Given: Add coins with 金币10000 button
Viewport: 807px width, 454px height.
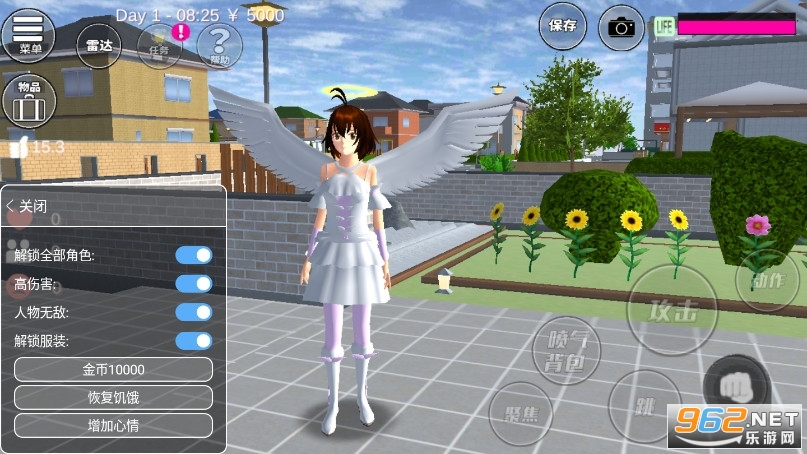Looking at the screenshot, I should pos(113,370).
